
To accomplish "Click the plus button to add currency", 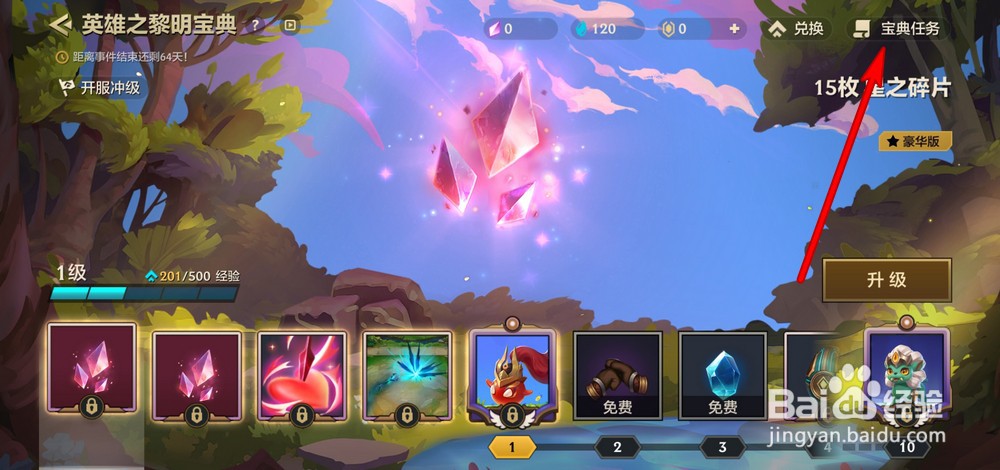I will coord(735,29).
